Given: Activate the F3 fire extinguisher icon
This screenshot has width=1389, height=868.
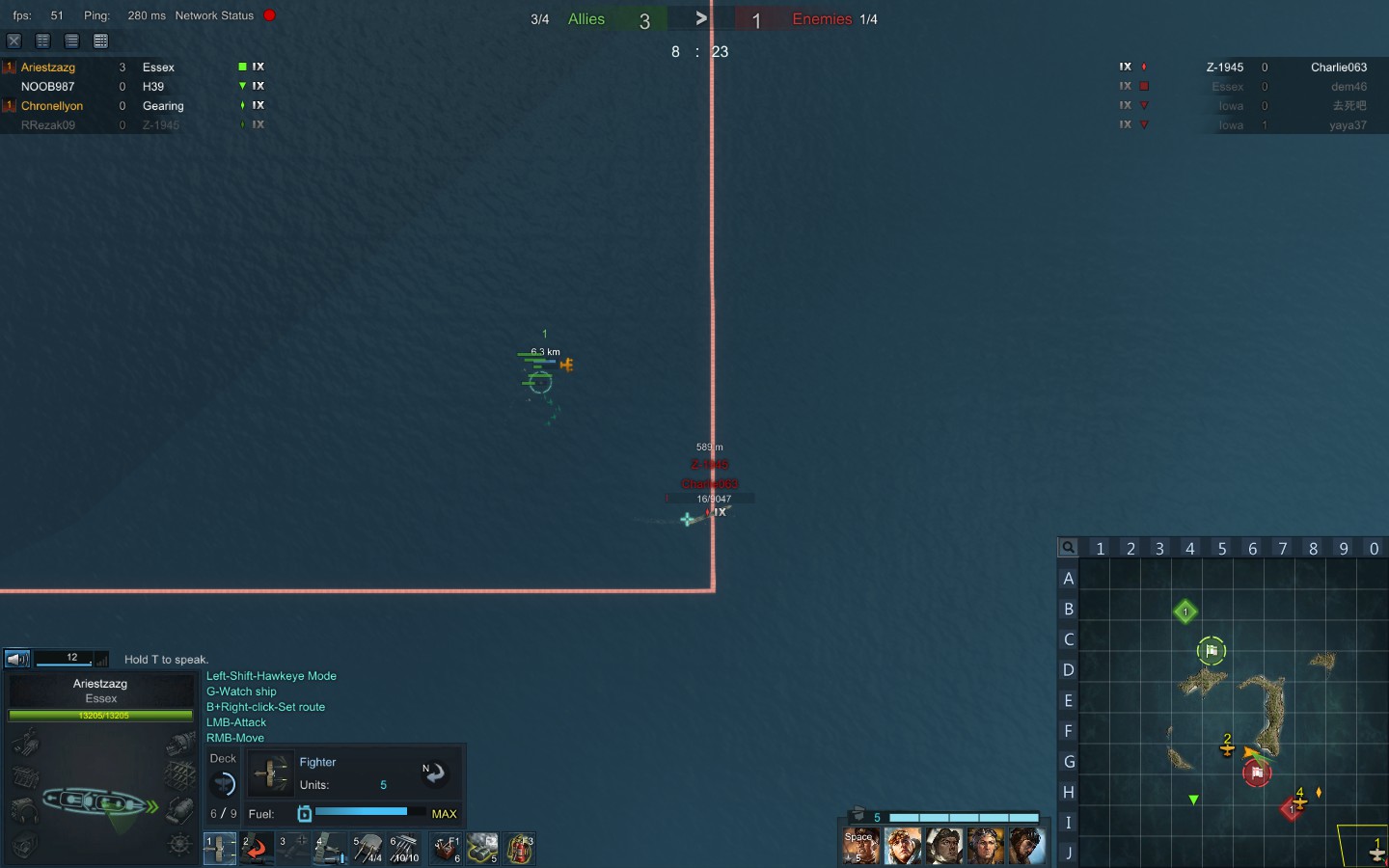Looking at the screenshot, I should point(519,849).
